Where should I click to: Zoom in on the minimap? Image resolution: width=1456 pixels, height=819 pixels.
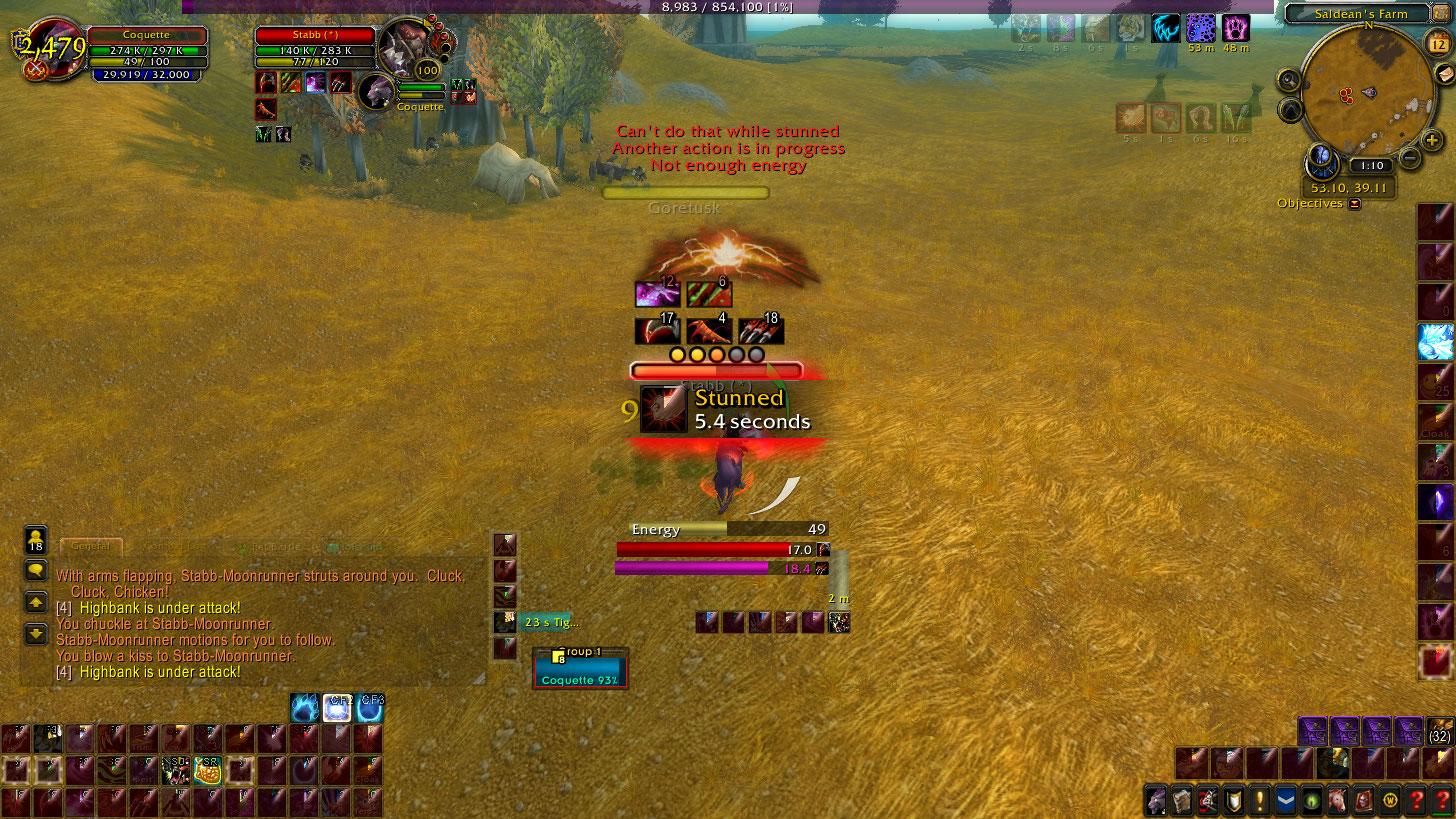point(1430,141)
